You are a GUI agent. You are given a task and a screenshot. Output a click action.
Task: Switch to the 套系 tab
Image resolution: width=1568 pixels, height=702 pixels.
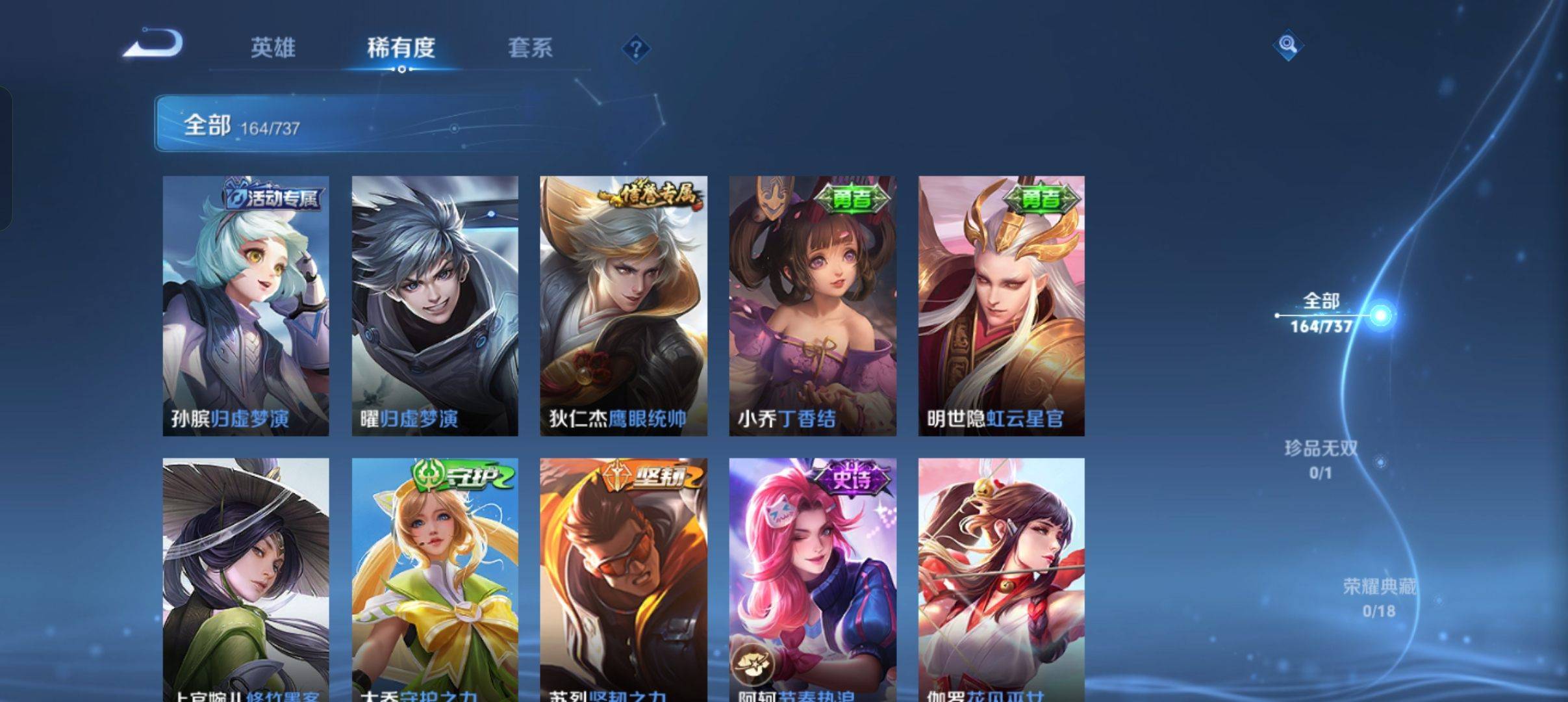click(530, 48)
